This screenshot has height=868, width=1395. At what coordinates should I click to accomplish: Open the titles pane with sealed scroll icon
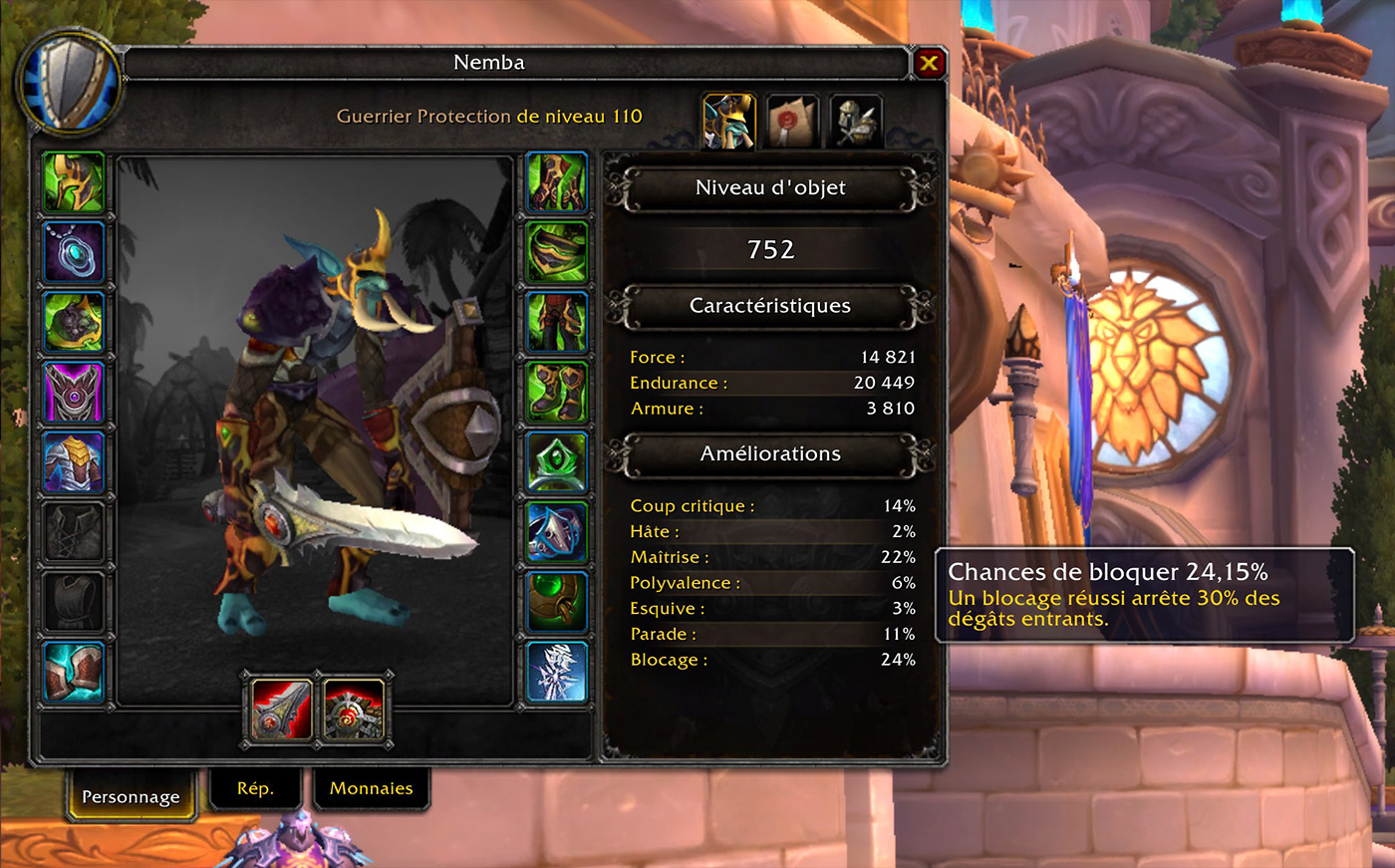(x=792, y=122)
